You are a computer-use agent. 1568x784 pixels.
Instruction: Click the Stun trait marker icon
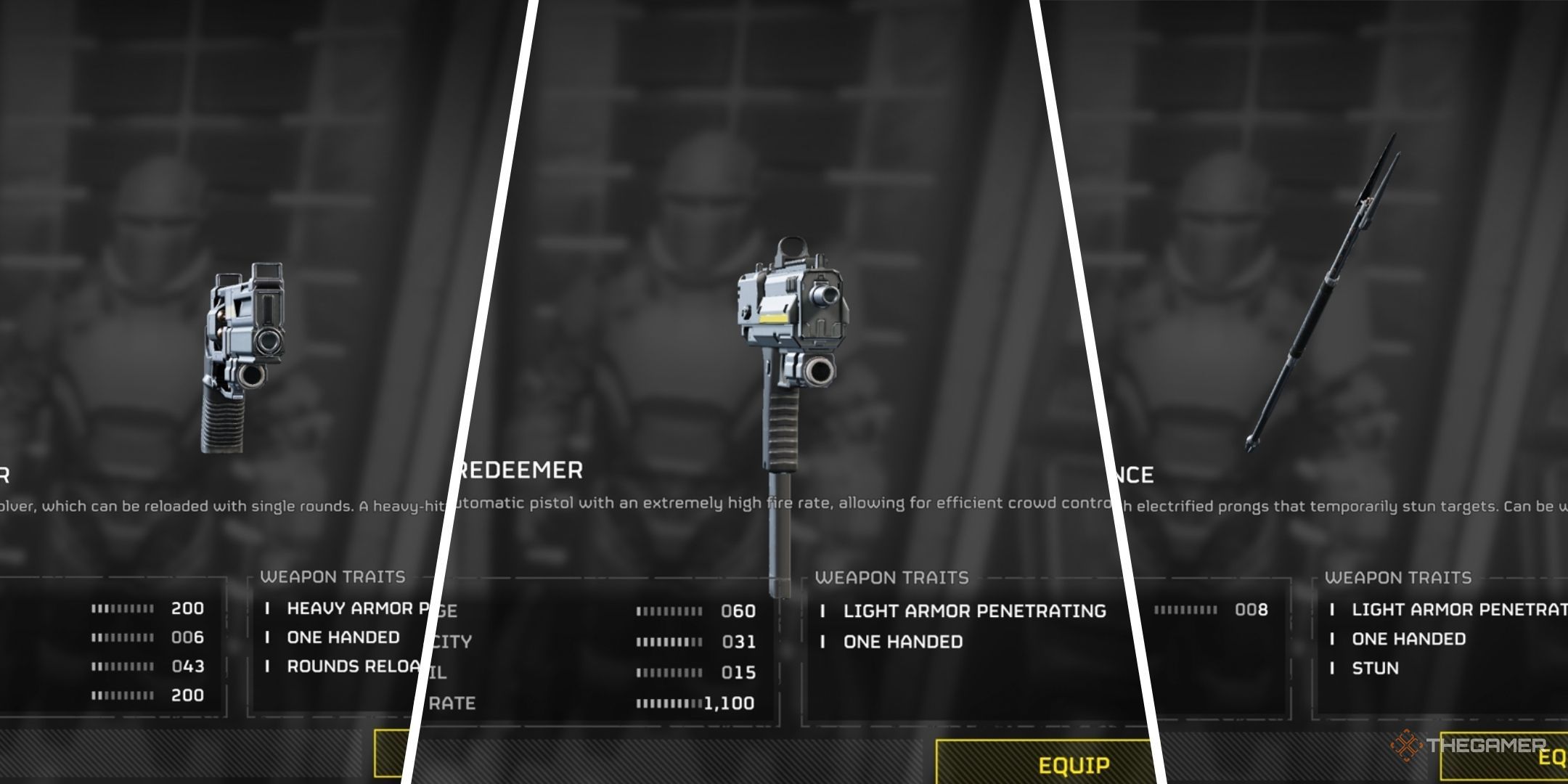1334,668
